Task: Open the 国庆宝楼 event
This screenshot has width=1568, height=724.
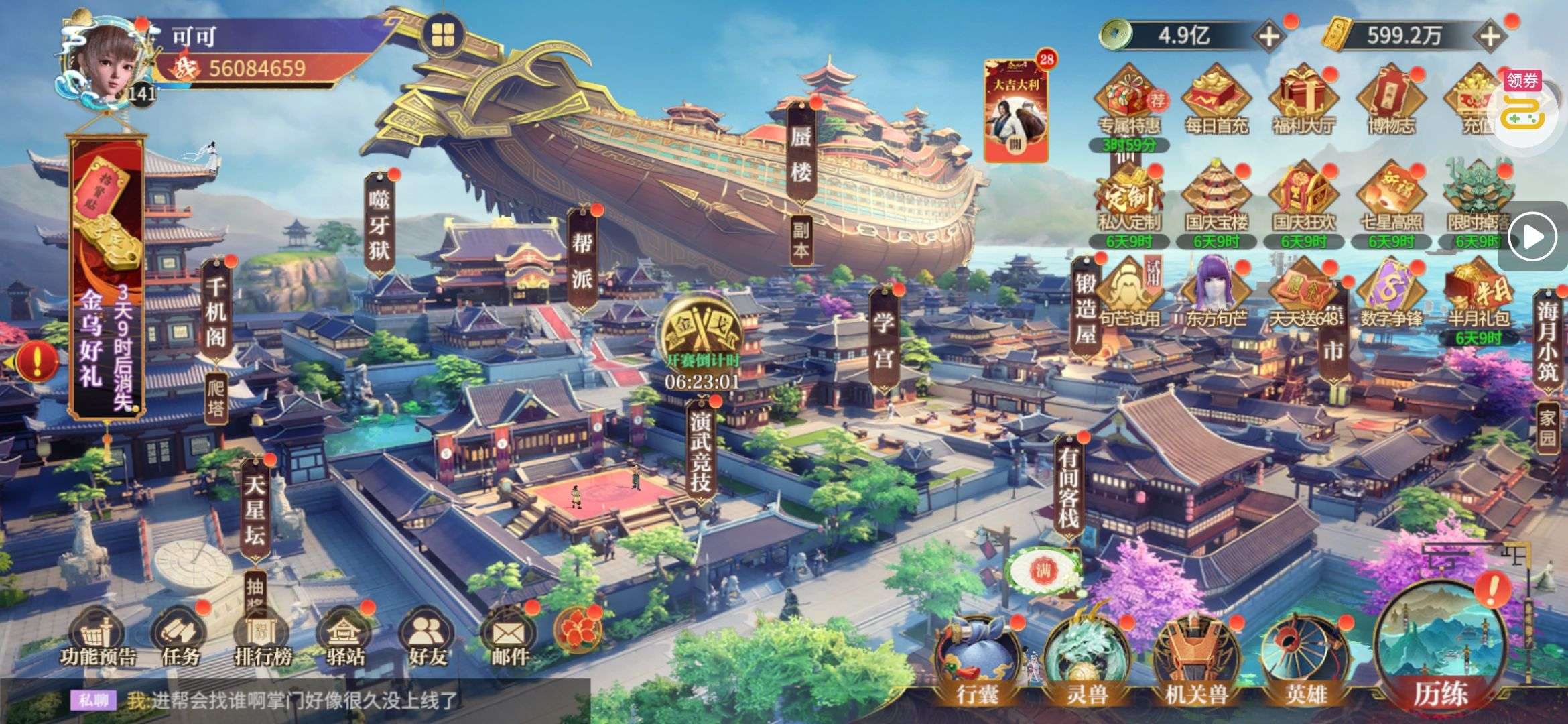Action: point(1216,198)
